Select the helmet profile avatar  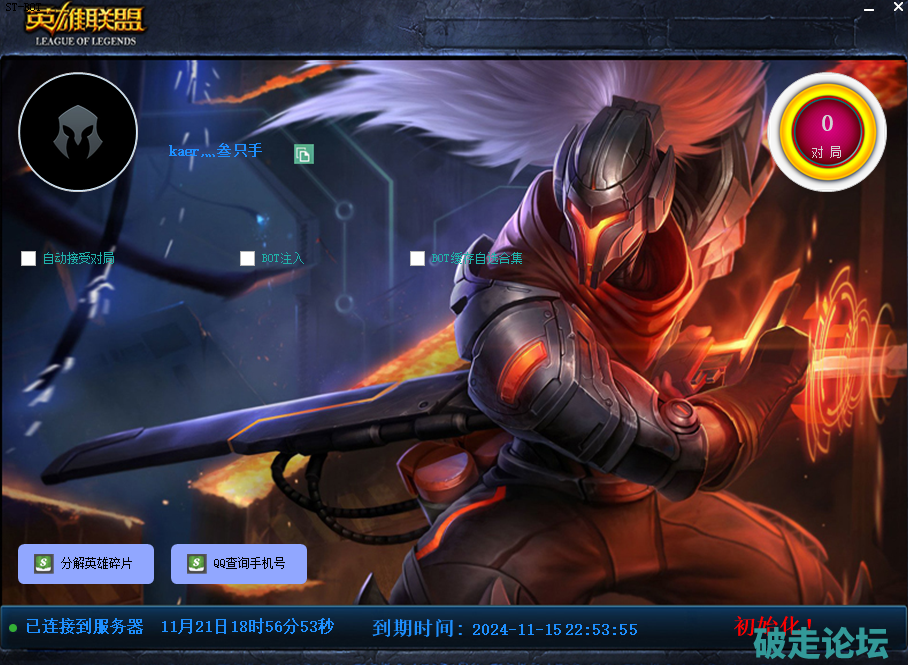coord(78,132)
